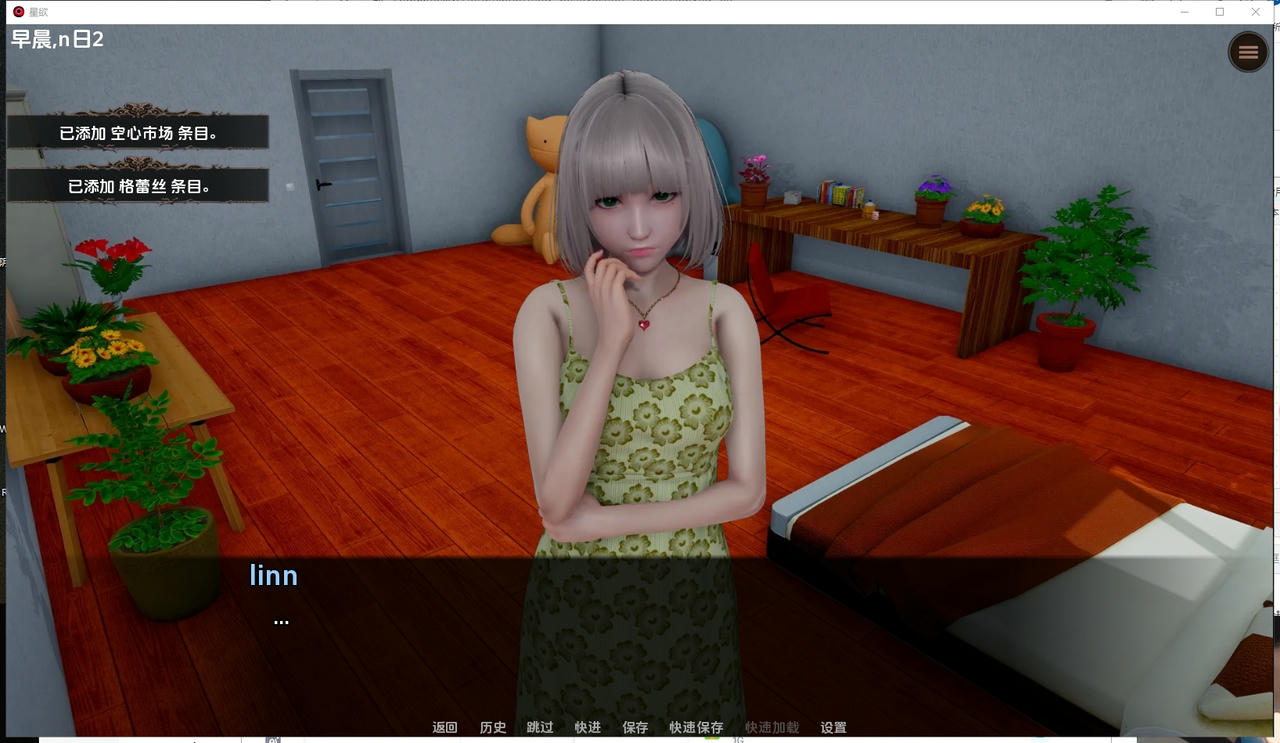Maximize the 星欲 game window
Screen dimensions: 1280x743
point(1219,11)
